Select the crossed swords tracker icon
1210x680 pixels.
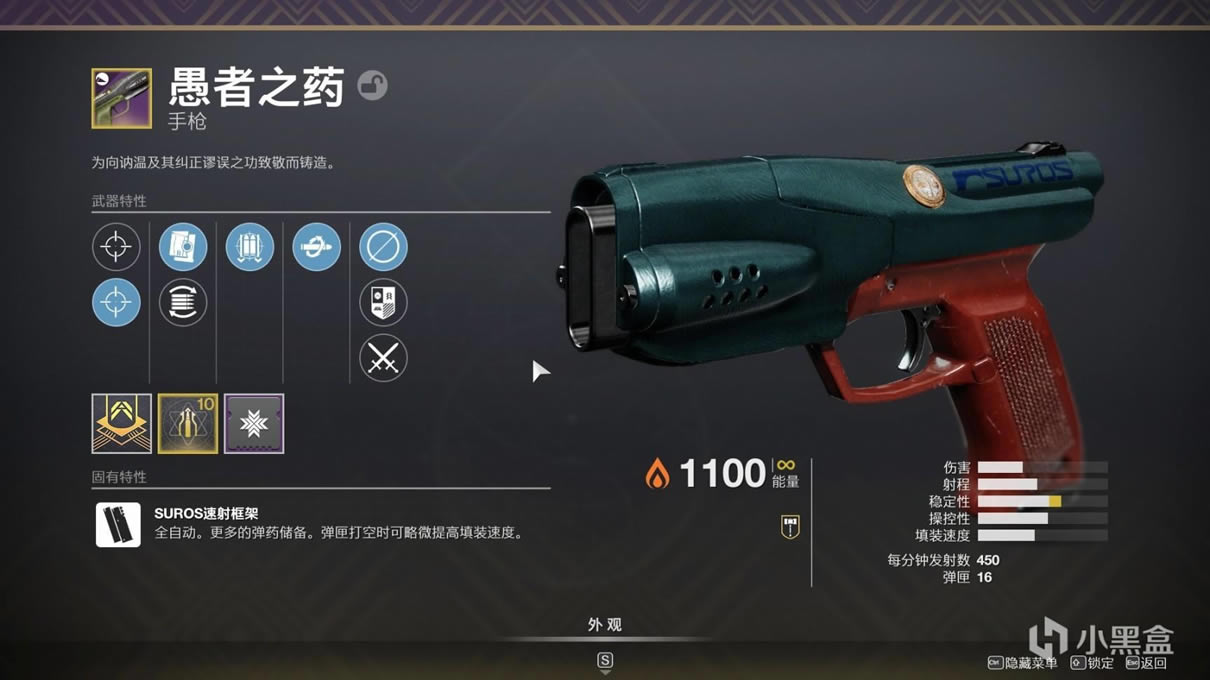[x=383, y=357]
